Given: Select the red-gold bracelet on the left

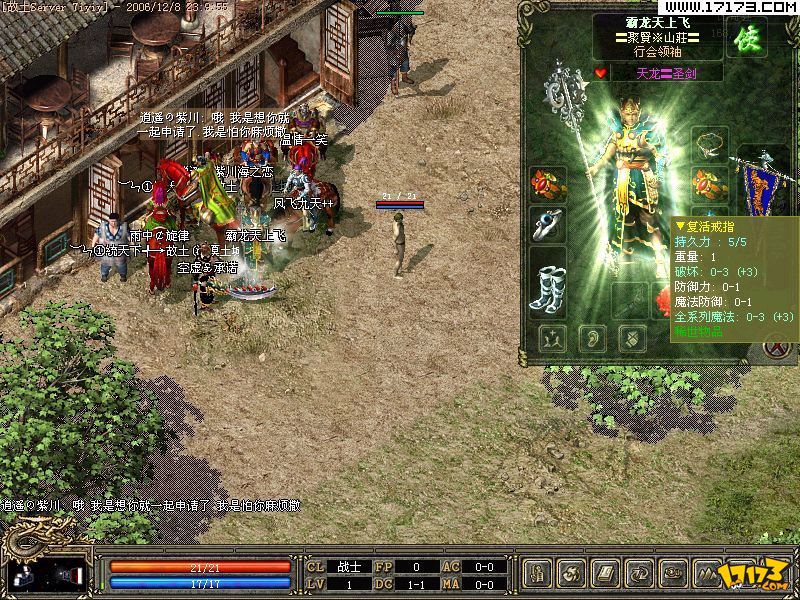Looking at the screenshot, I should [548, 185].
